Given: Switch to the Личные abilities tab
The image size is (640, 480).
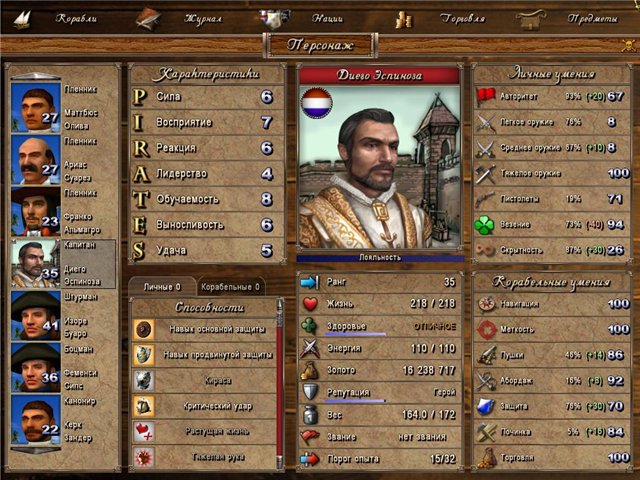Looking at the screenshot, I should click(161, 287).
